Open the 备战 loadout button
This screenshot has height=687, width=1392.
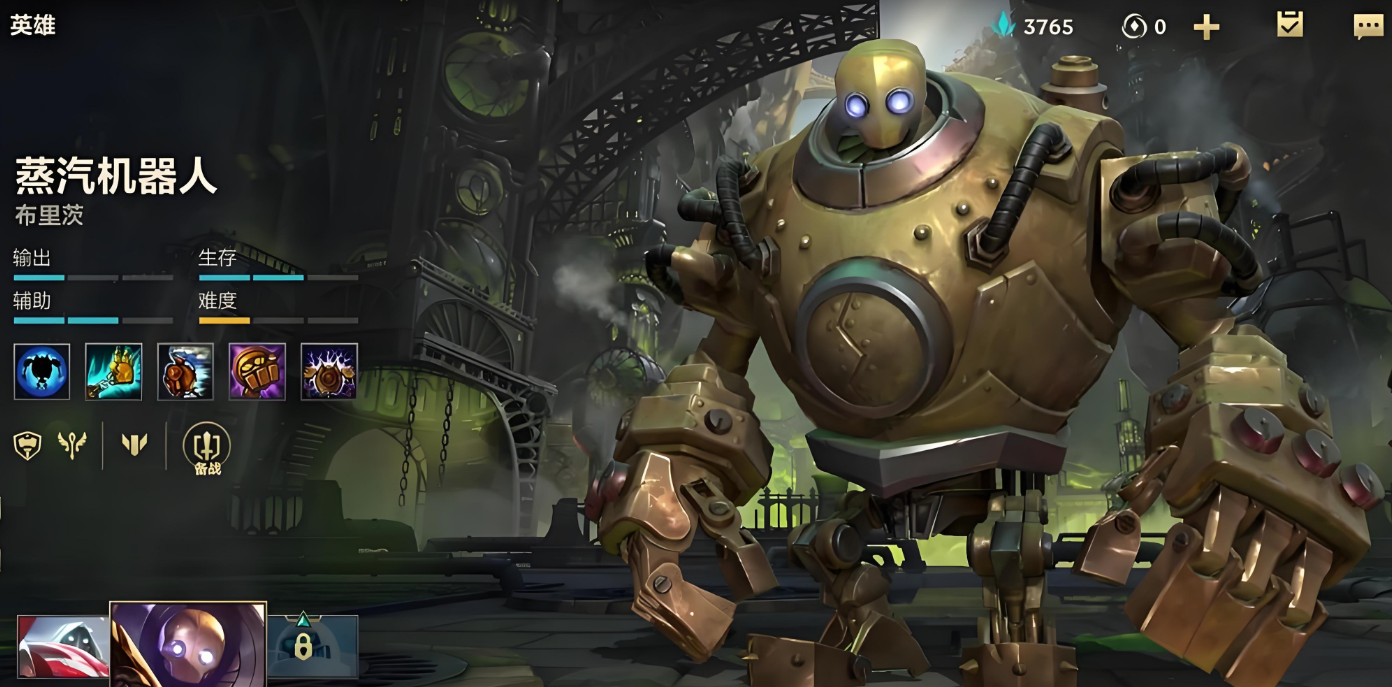point(206,447)
